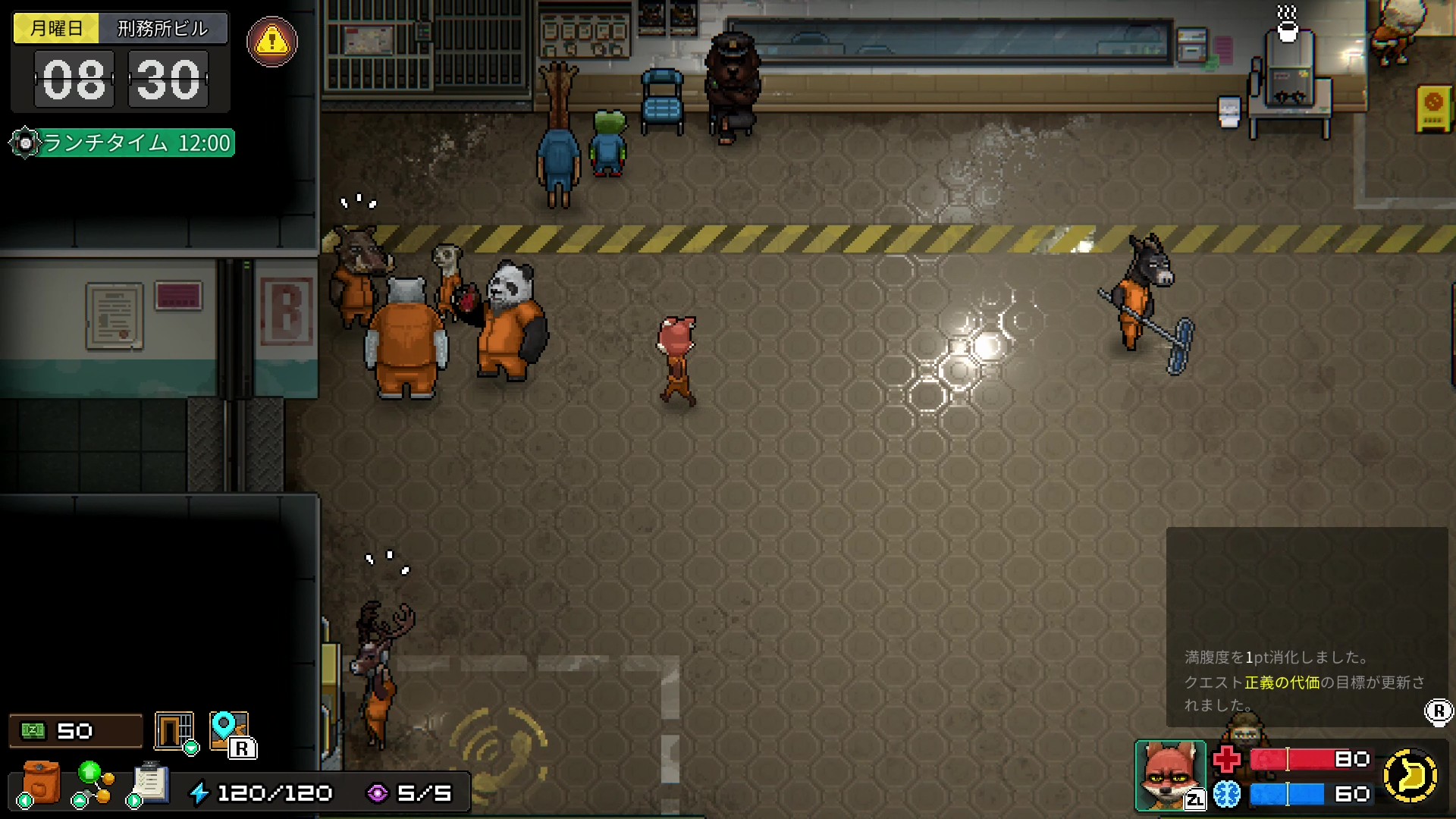Activate the yellow stomach hunger gauge icon
Image resolution: width=1456 pixels, height=819 pixels.
pos(1410,776)
